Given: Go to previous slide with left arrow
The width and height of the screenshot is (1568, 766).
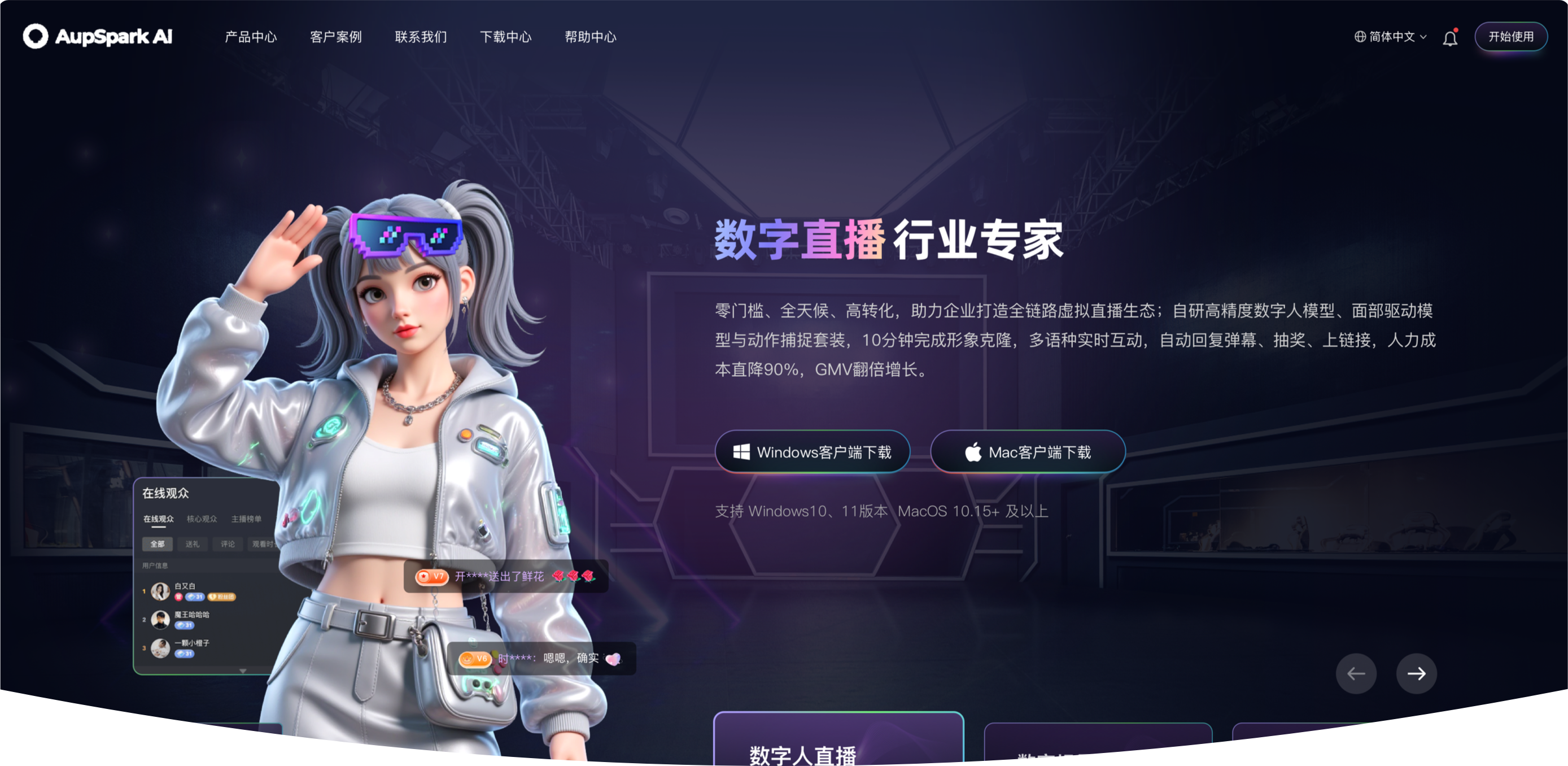Looking at the screenshot, I should coord(1356,673).
